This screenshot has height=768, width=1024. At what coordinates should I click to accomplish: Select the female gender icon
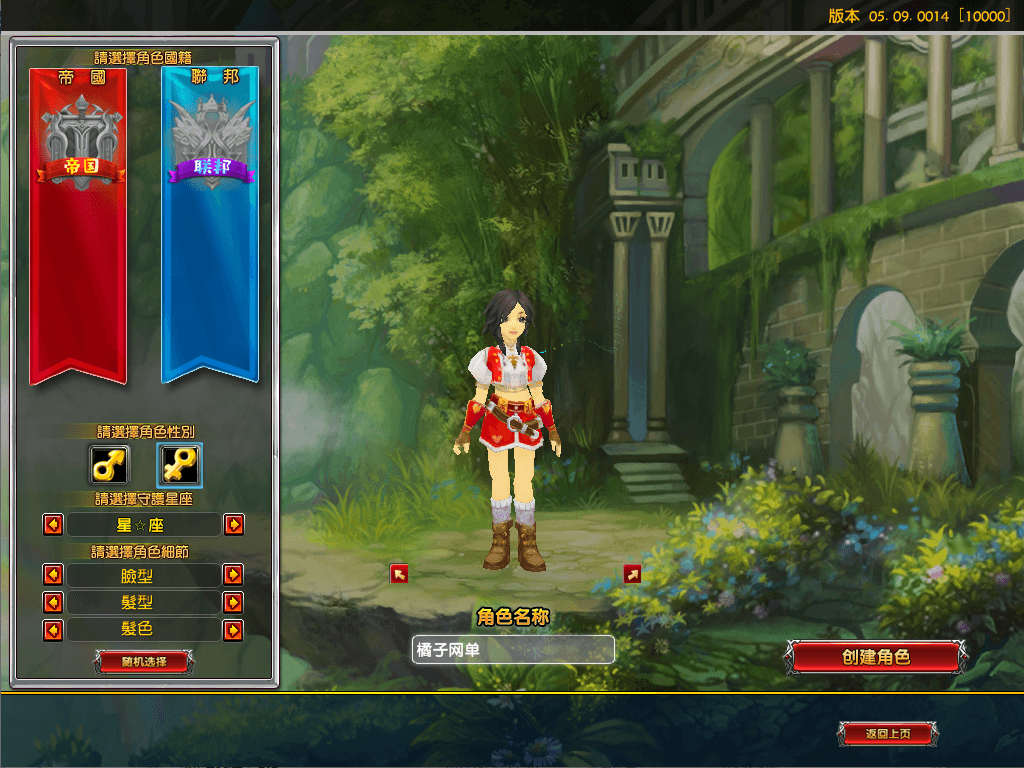click(x=180, y=465)
